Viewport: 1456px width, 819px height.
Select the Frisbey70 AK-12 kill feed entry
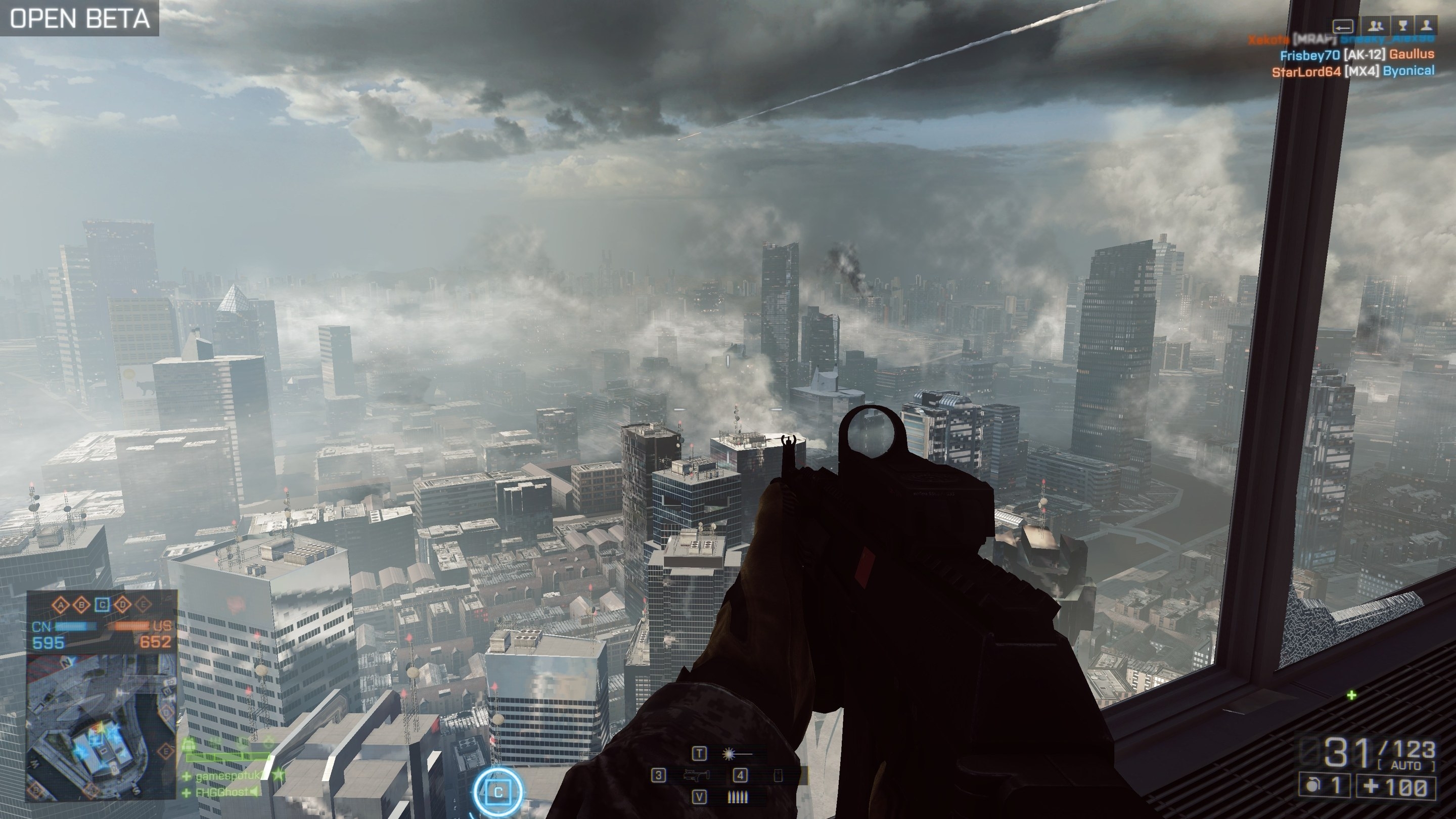[x=1356, y=55]
